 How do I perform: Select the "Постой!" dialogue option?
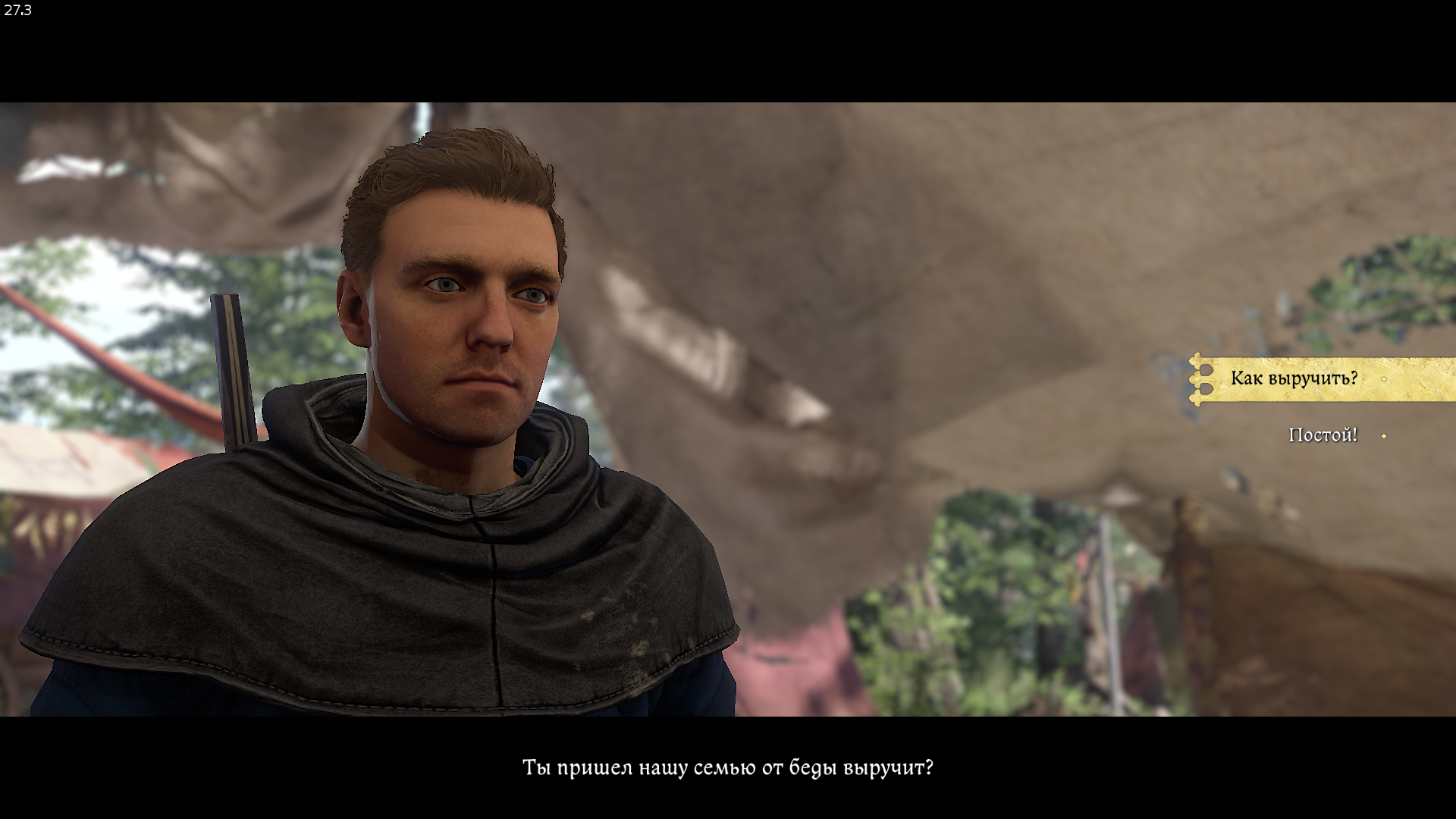click(x=1323, y=435)
